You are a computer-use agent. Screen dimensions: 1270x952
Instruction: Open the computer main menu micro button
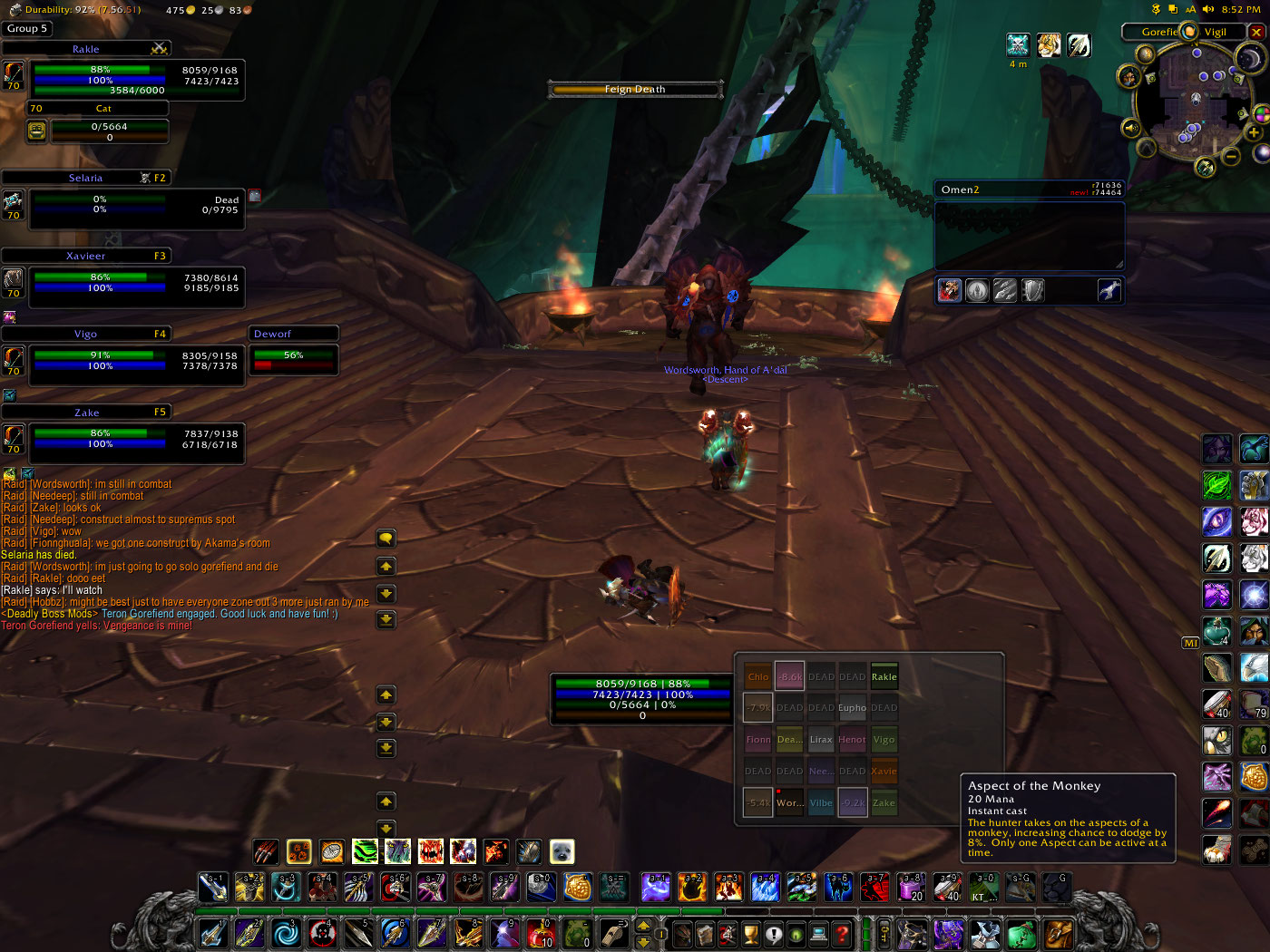tap(819, 933)
